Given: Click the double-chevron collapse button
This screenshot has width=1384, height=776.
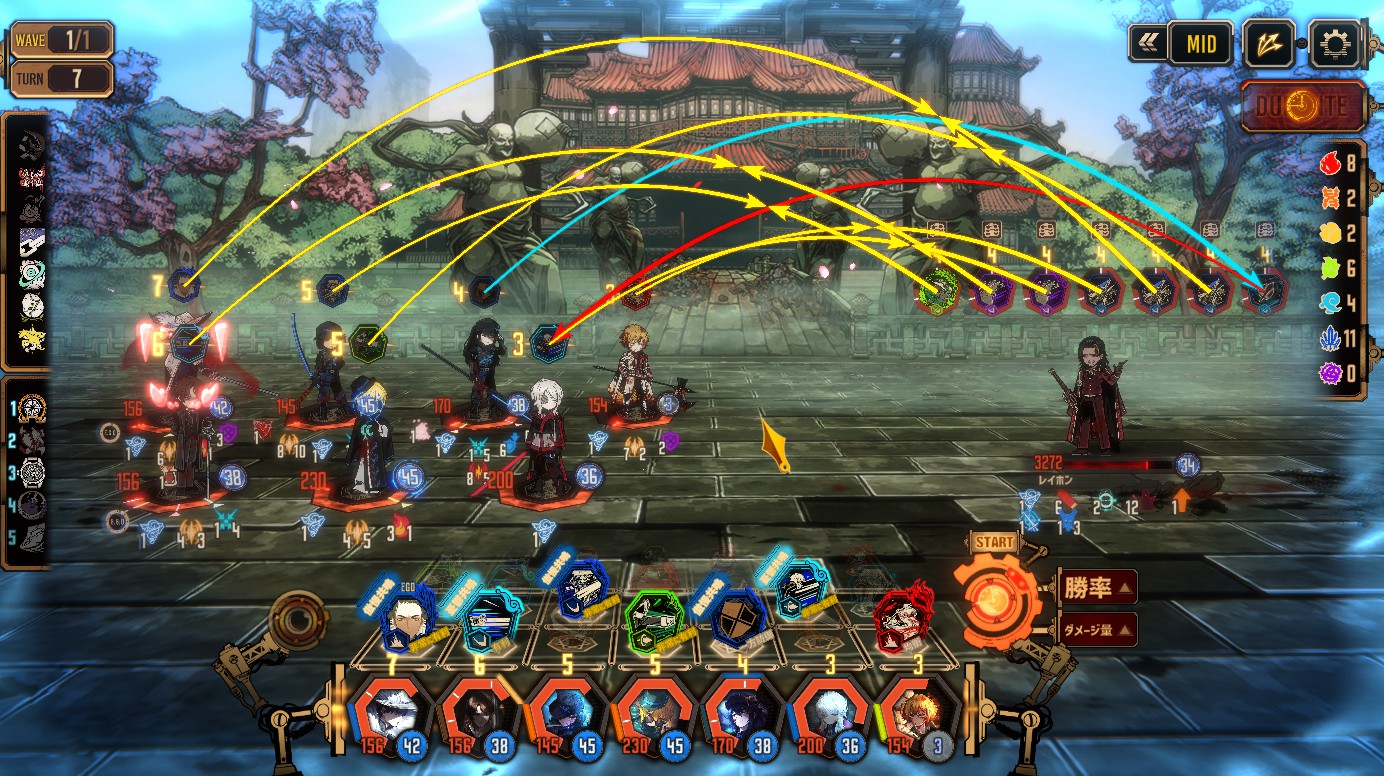Looking at the screenshot, I should click(x=1147, y=44).
